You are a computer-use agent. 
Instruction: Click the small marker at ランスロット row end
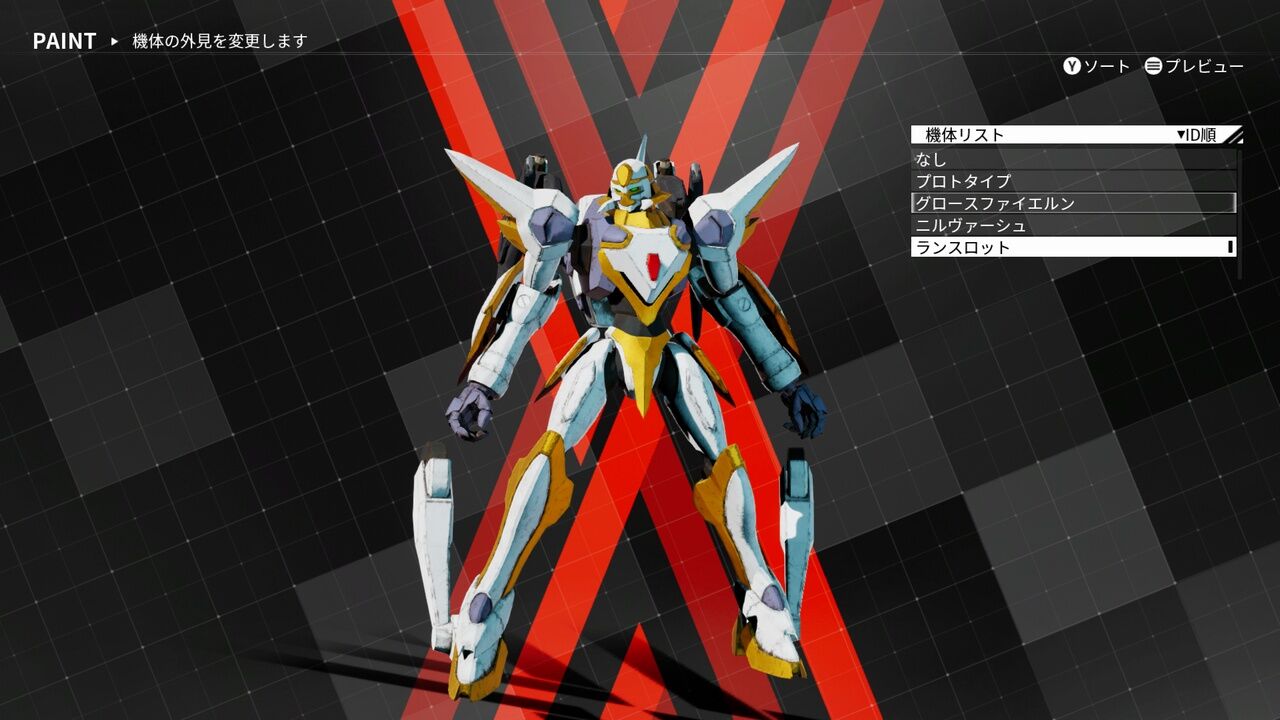tap(1231, 247)
